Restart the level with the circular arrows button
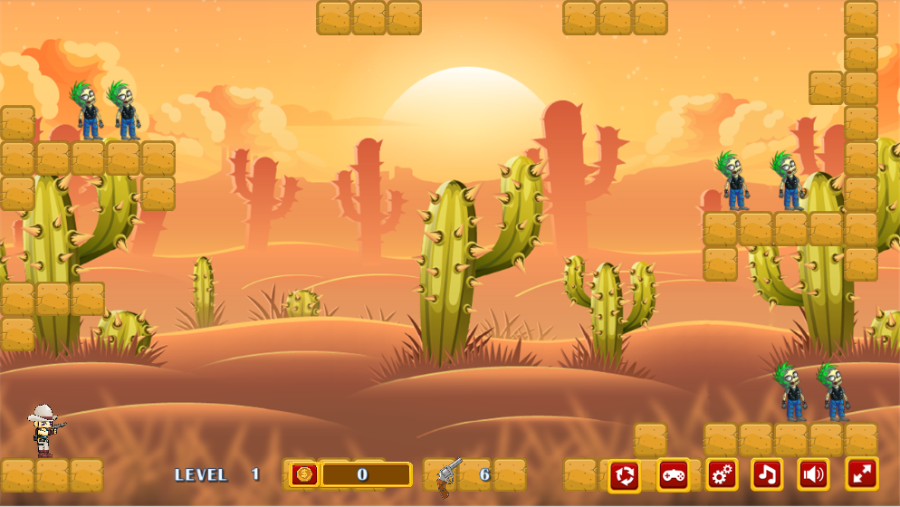 (625, 474)
